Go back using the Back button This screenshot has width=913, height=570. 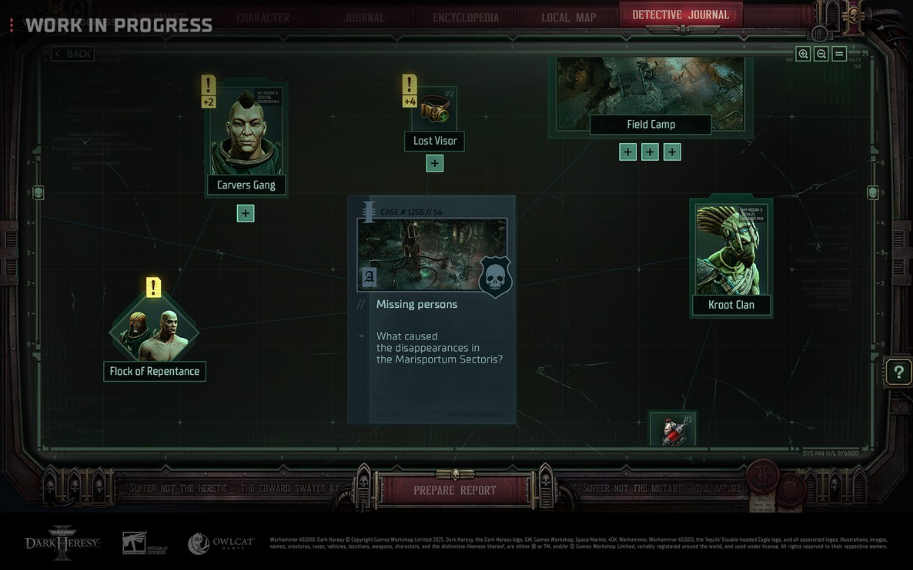[72, 54]
